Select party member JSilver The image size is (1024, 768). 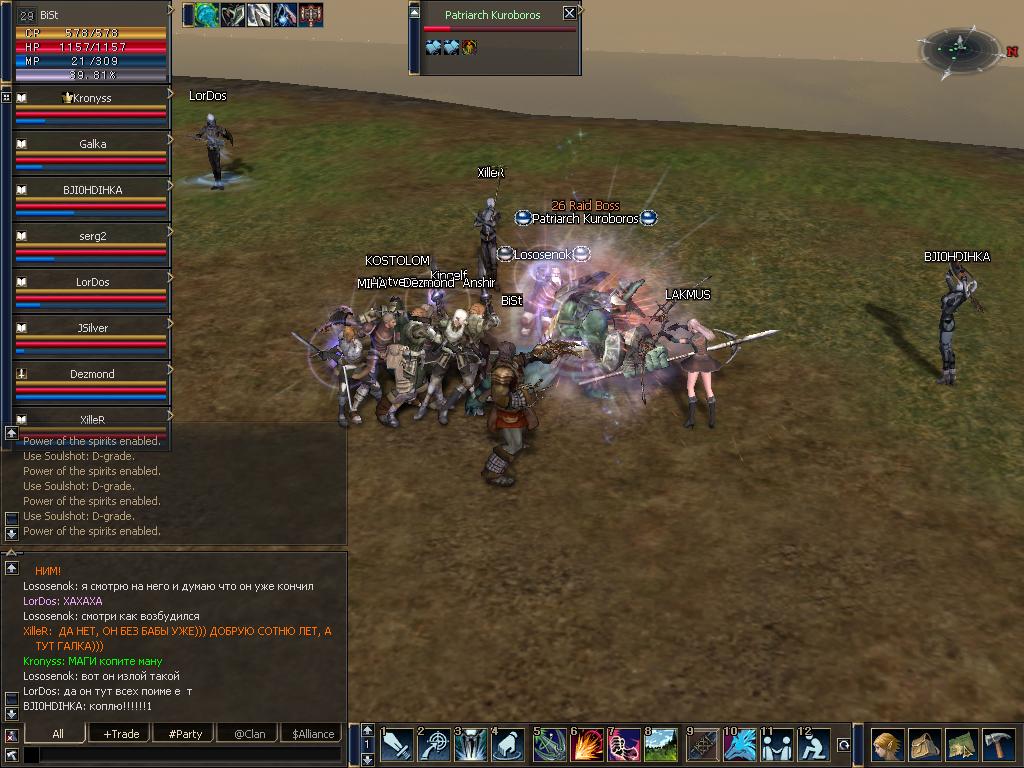point(92,328)
